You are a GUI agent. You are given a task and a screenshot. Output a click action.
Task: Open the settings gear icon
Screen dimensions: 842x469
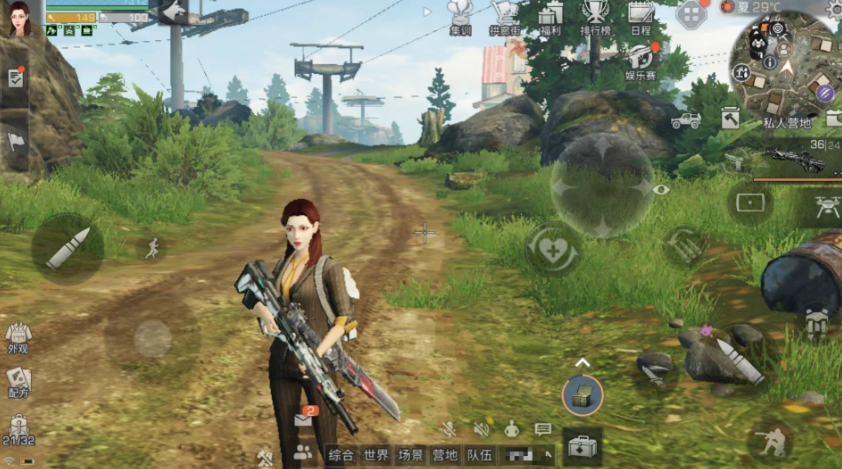(x=834, y=8)
